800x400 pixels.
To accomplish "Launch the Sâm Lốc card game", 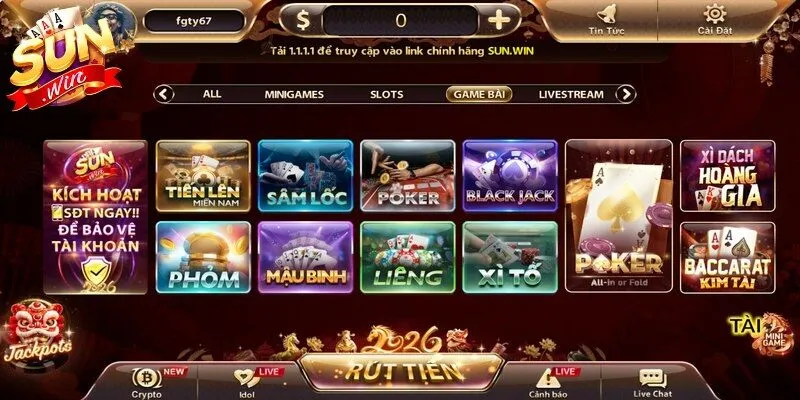I will tap(304, 175).
